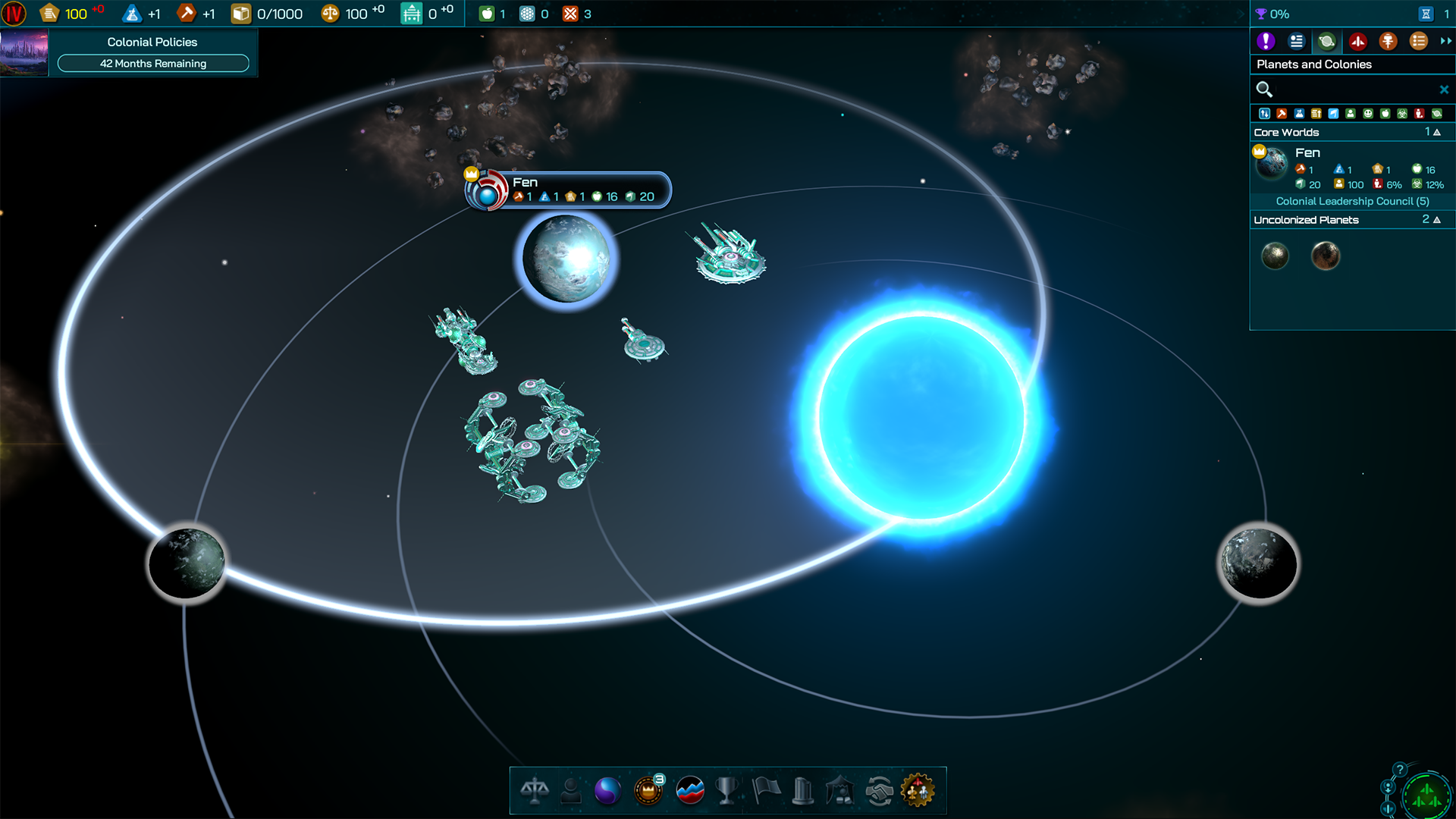Open the trophy victory screen
The height and width of the screenshot is (819, 1456).
click(x=726, y=791)
